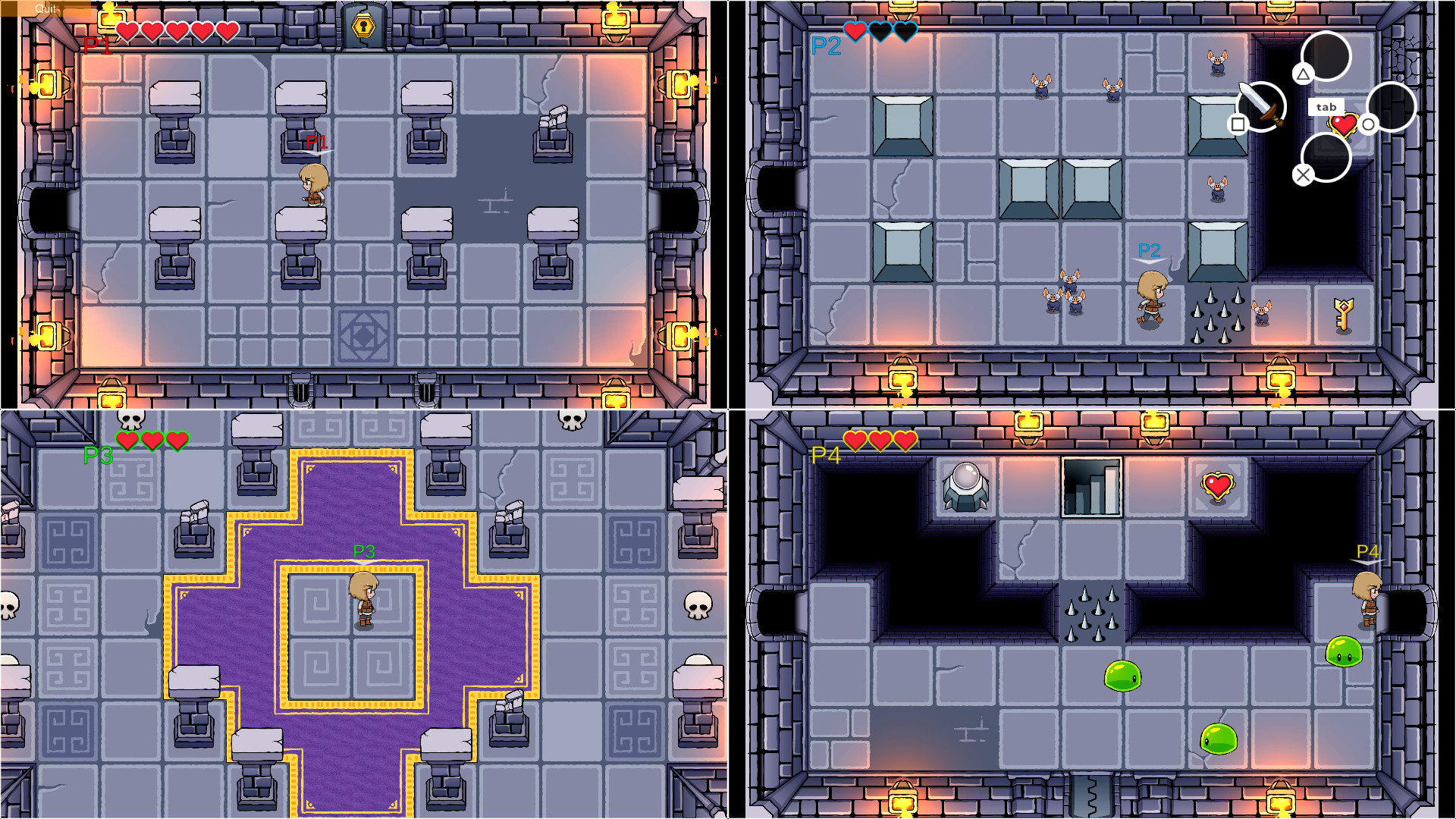Select the tab key label near the heart icon
1456x819 pixels.
(1325, 107)
